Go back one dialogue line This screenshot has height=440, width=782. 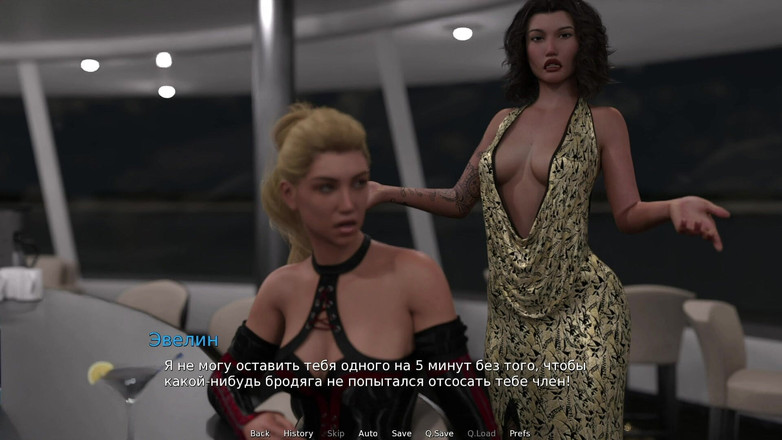tap(260, 433)
